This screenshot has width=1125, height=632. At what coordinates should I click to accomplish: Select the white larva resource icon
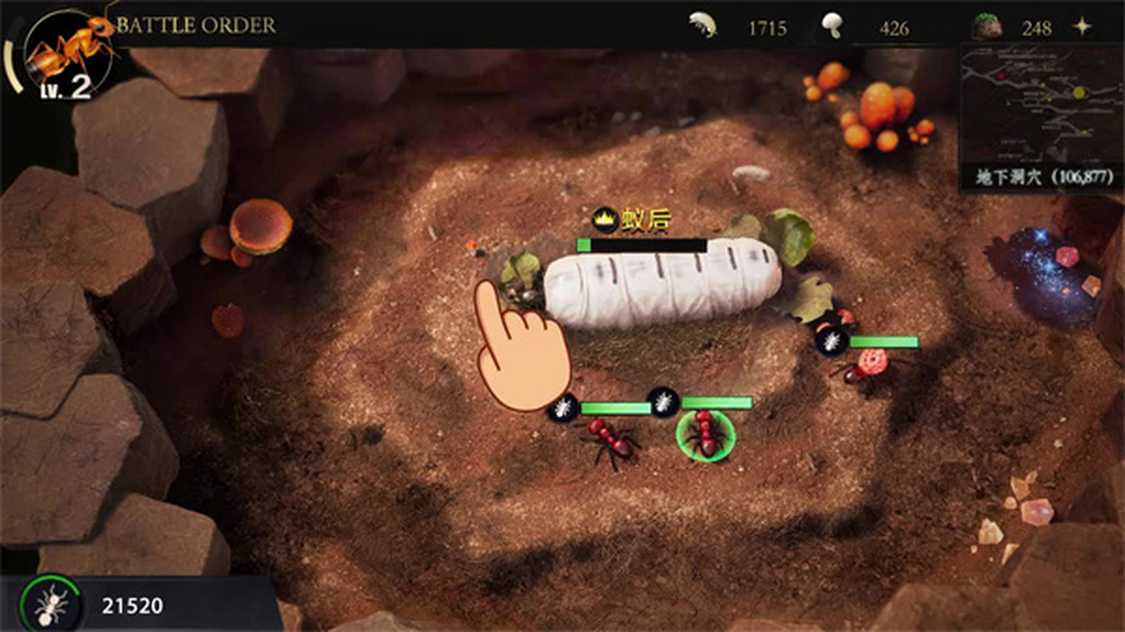(704, 26)
